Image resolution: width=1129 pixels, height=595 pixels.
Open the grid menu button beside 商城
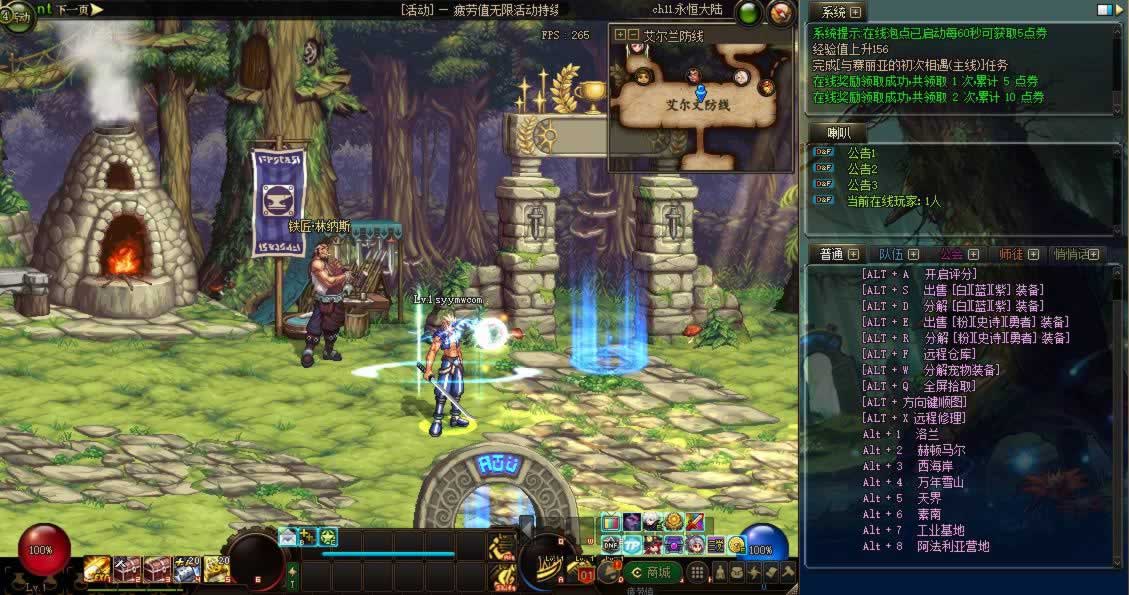(x=697, y=573)
